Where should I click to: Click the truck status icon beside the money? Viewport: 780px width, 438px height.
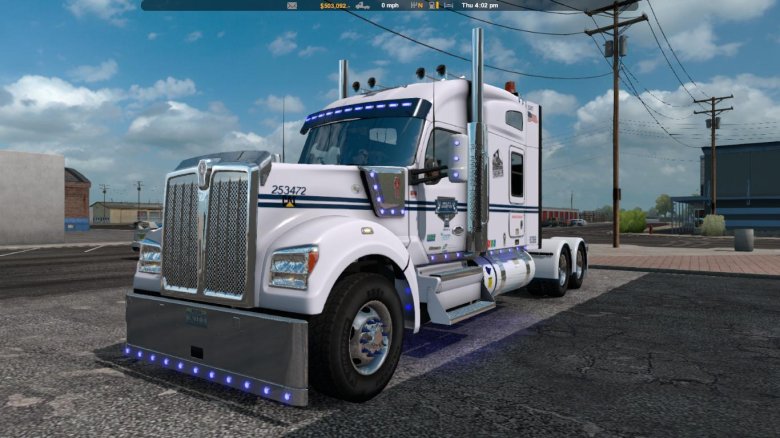click(362, 5)
